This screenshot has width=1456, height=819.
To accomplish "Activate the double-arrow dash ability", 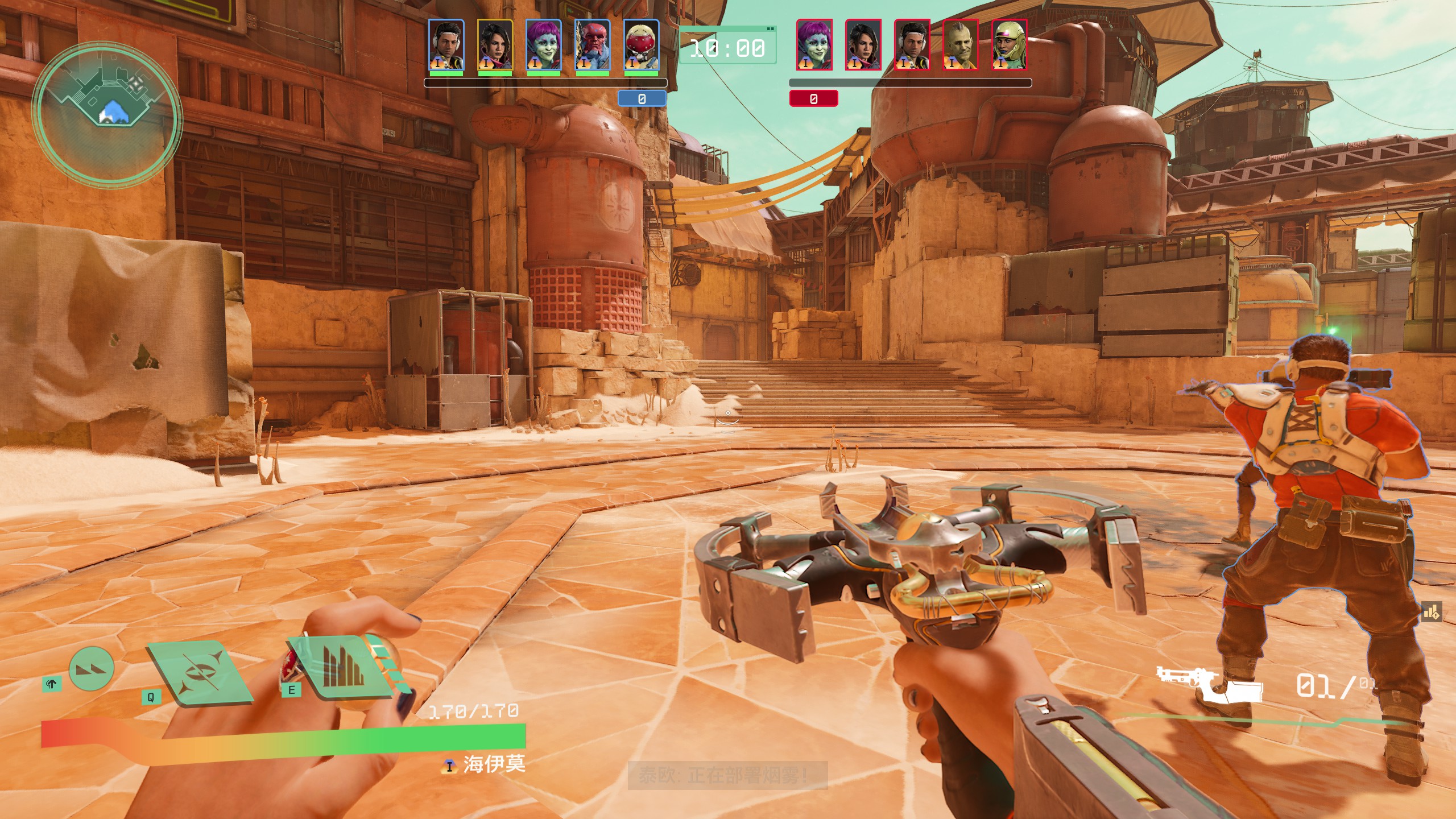I will tap(91, 669).
